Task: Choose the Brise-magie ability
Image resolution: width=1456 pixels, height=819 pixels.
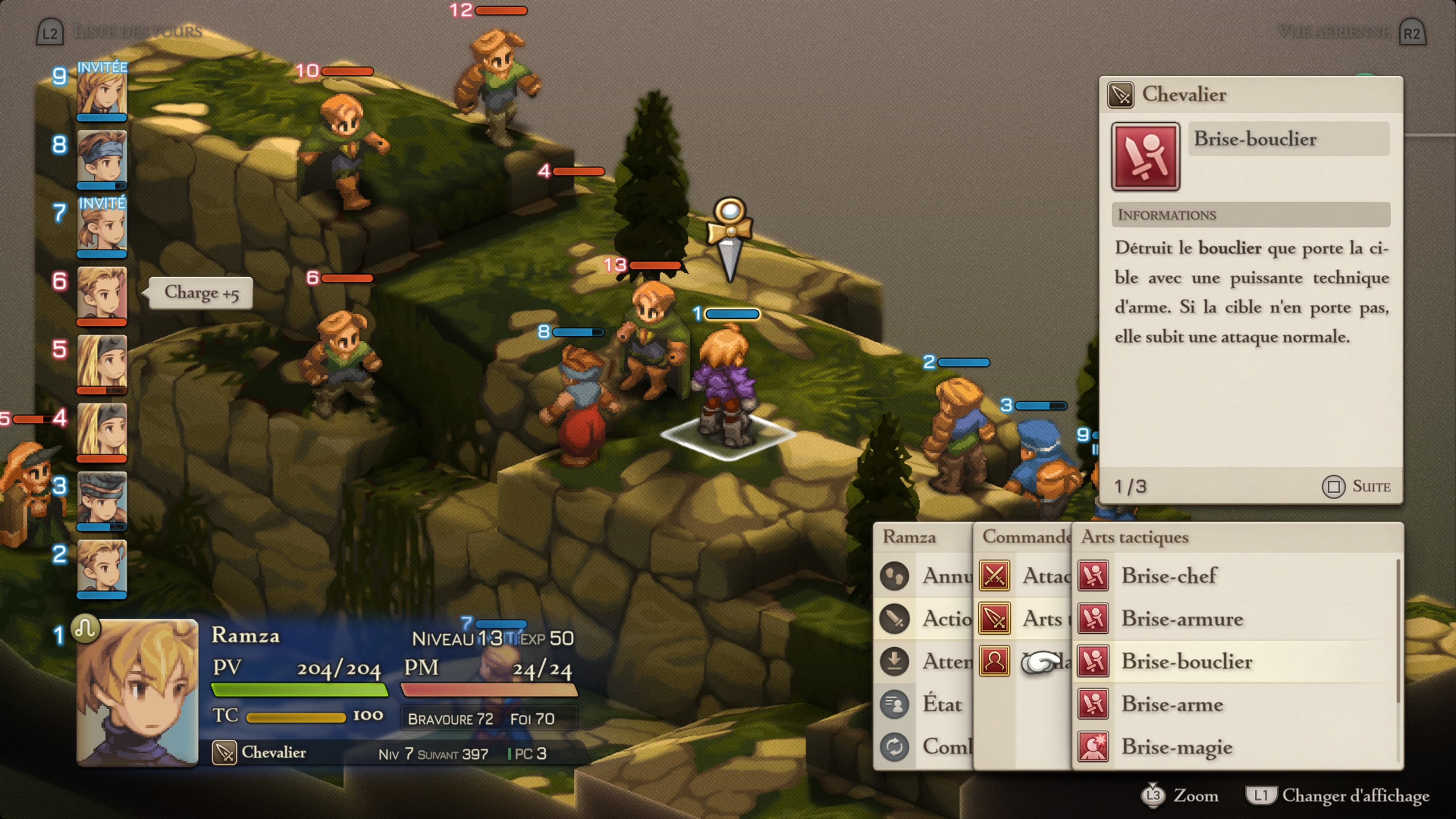Action: click(x=1176, y=747)
